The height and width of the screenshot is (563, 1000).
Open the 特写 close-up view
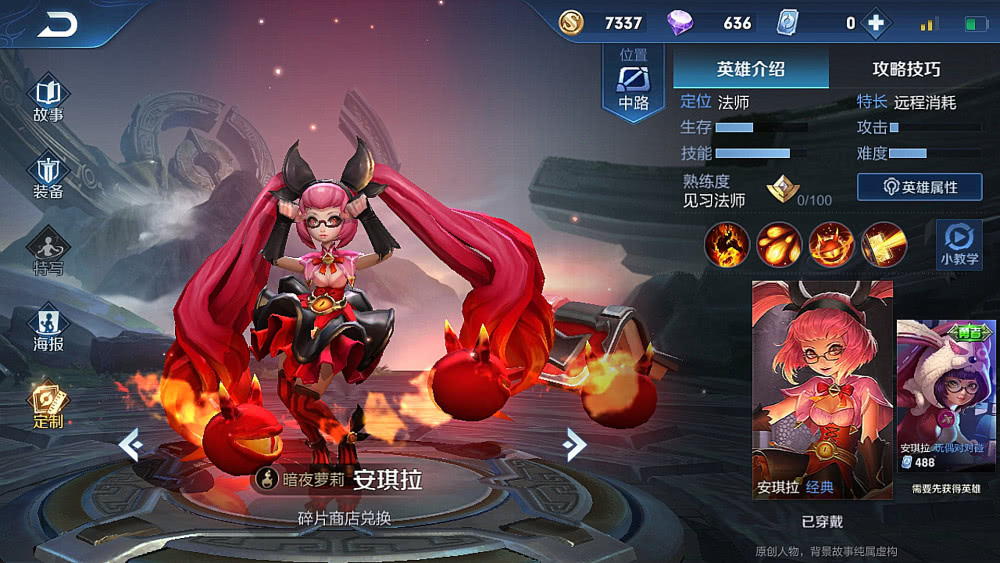click(48, 253)
